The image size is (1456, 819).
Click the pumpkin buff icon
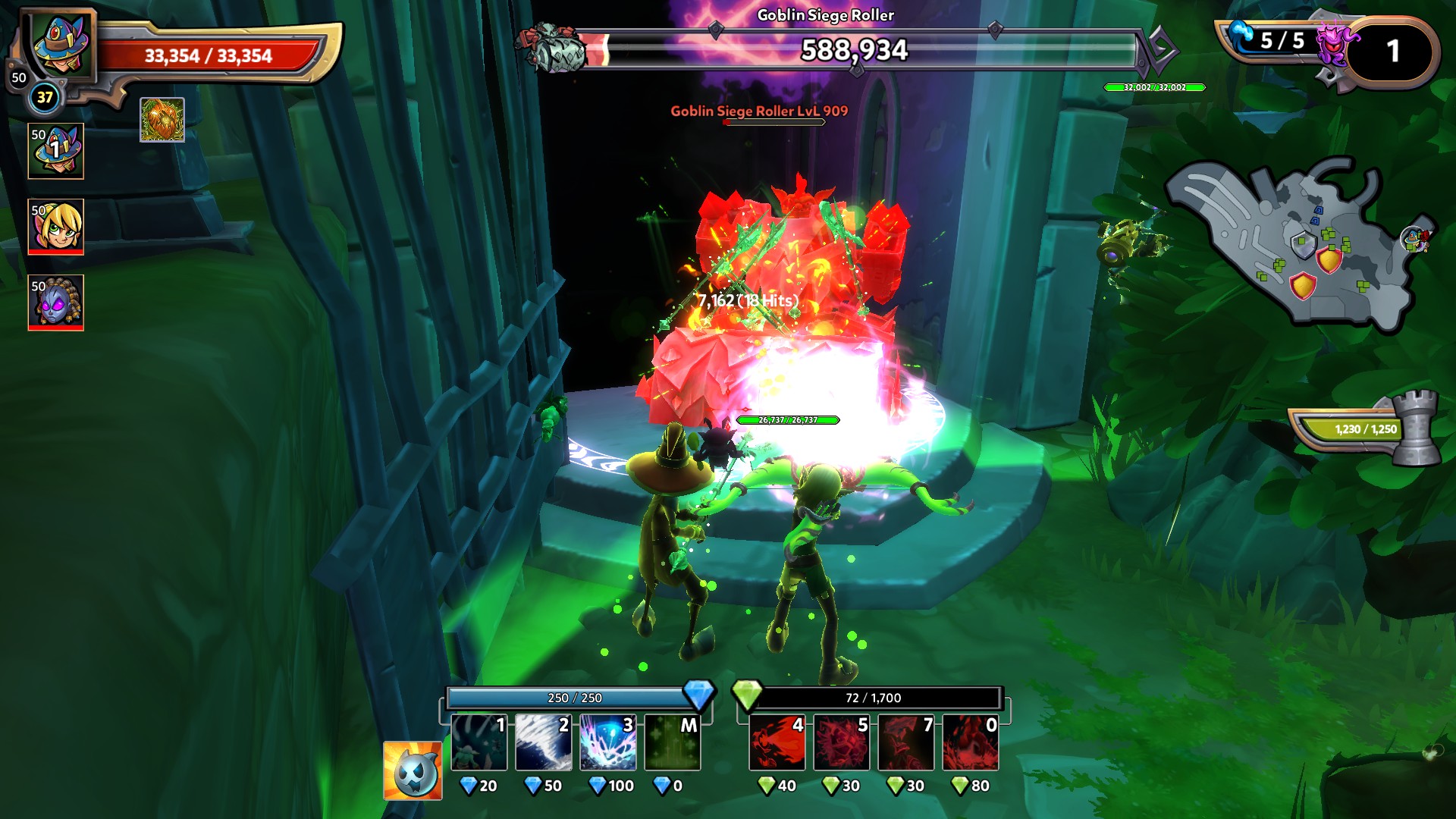[x=162, y=120]
